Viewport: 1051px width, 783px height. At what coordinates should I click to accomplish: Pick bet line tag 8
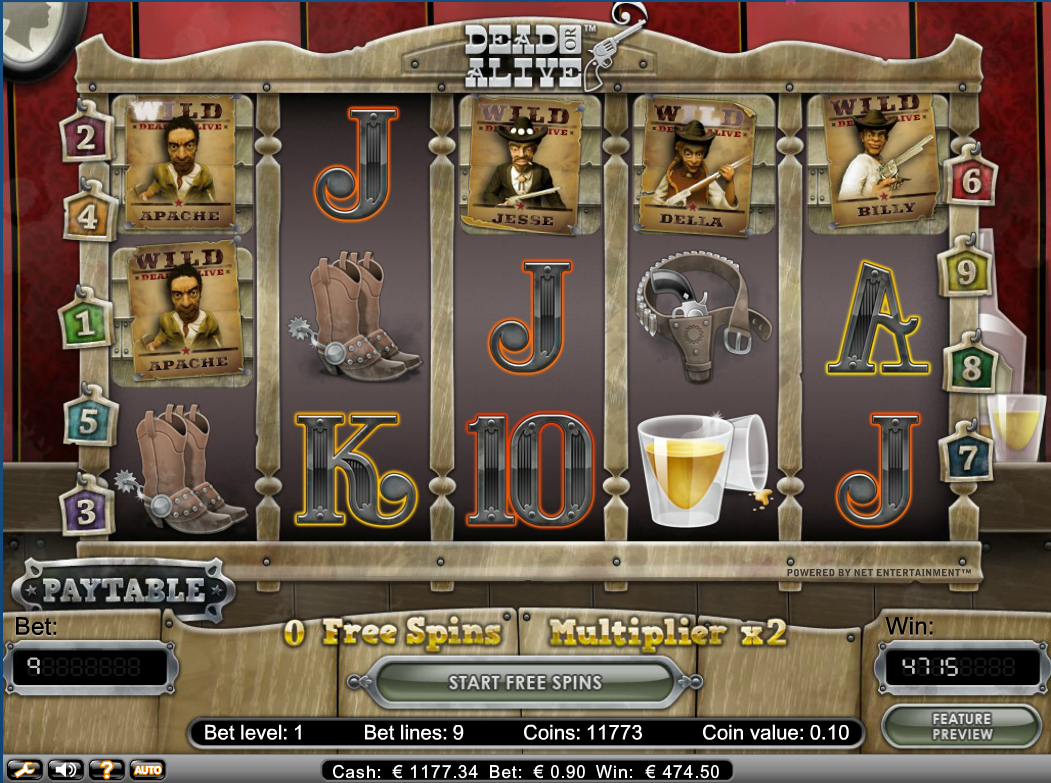(969, 367)
